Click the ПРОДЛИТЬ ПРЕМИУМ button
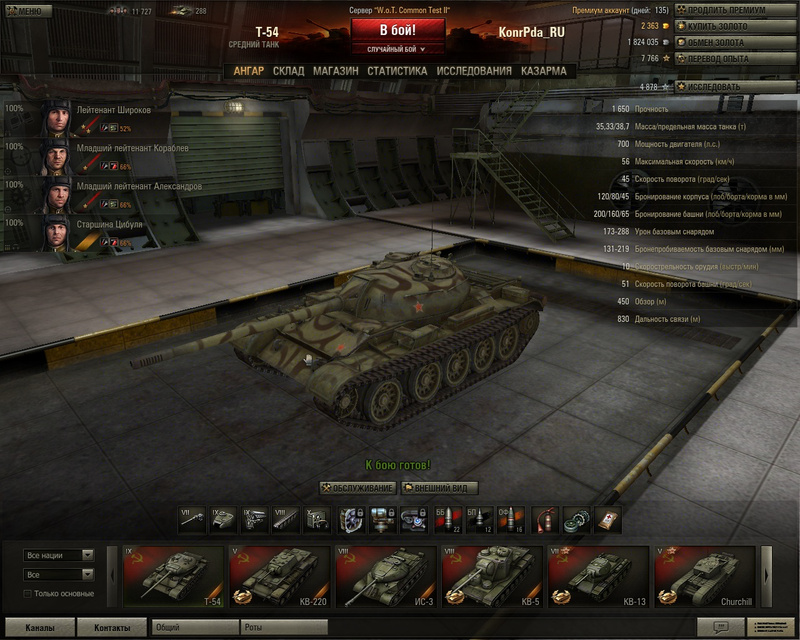Viewport: 800px width, 640px height. 740,10
